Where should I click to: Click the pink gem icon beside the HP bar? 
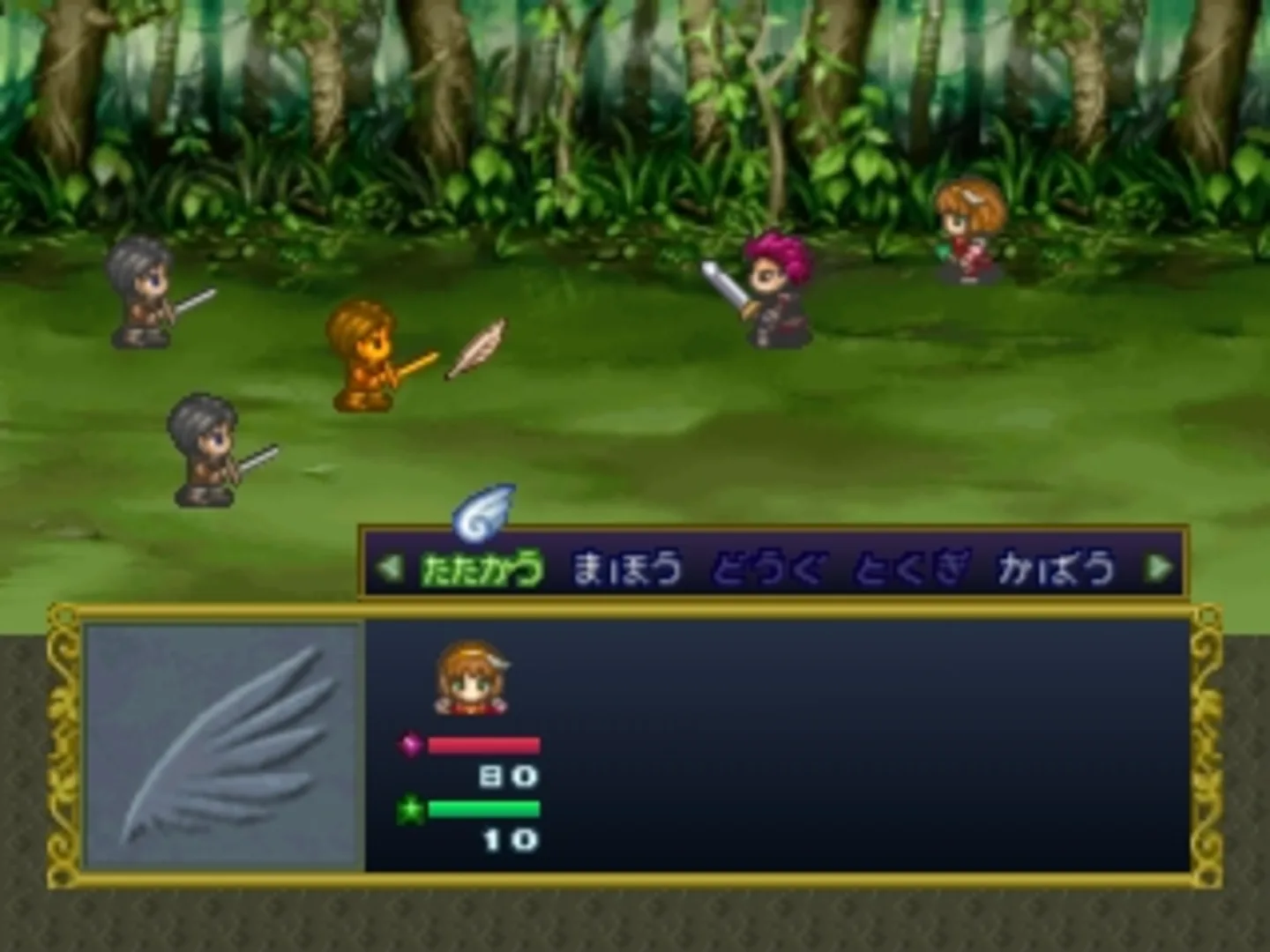point(410,747)
